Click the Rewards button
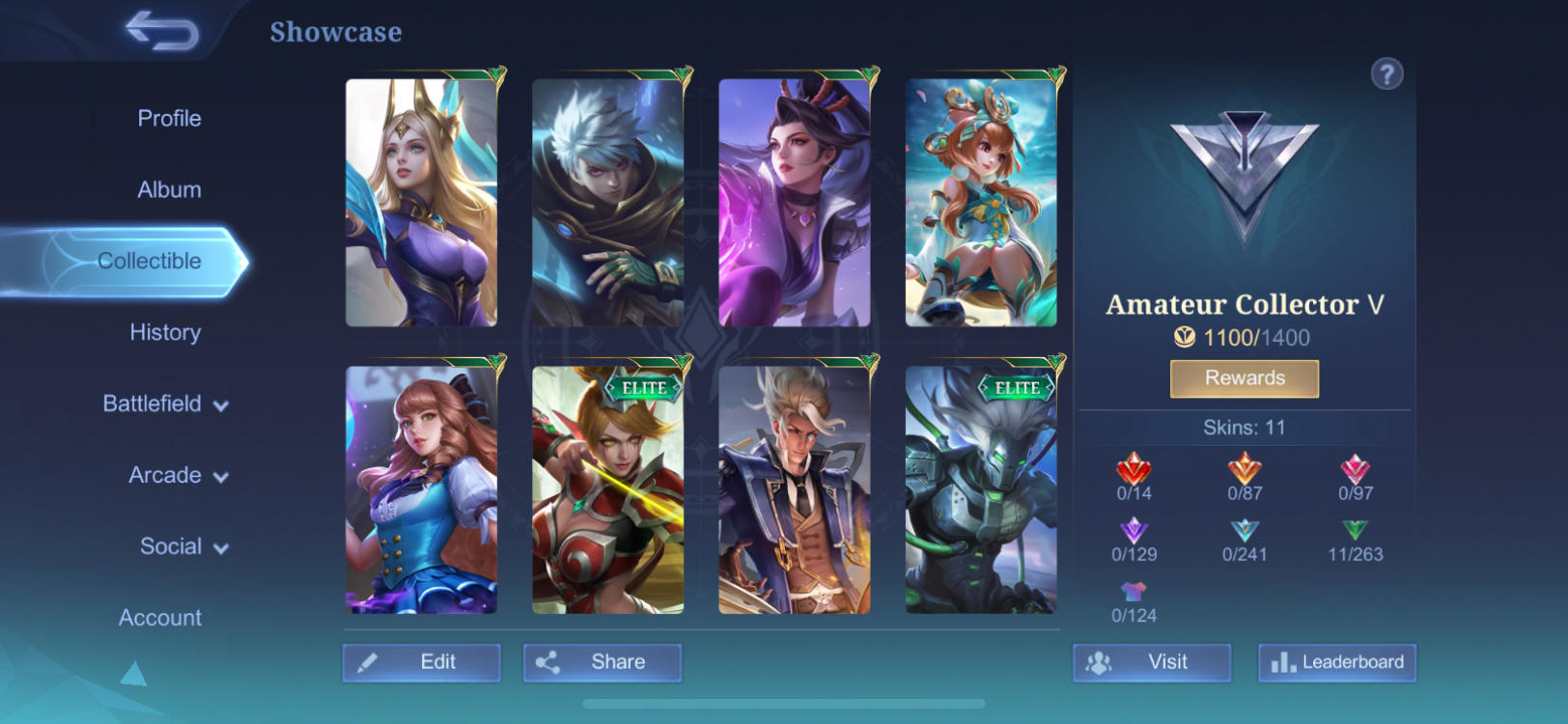 coord(1245,378)
